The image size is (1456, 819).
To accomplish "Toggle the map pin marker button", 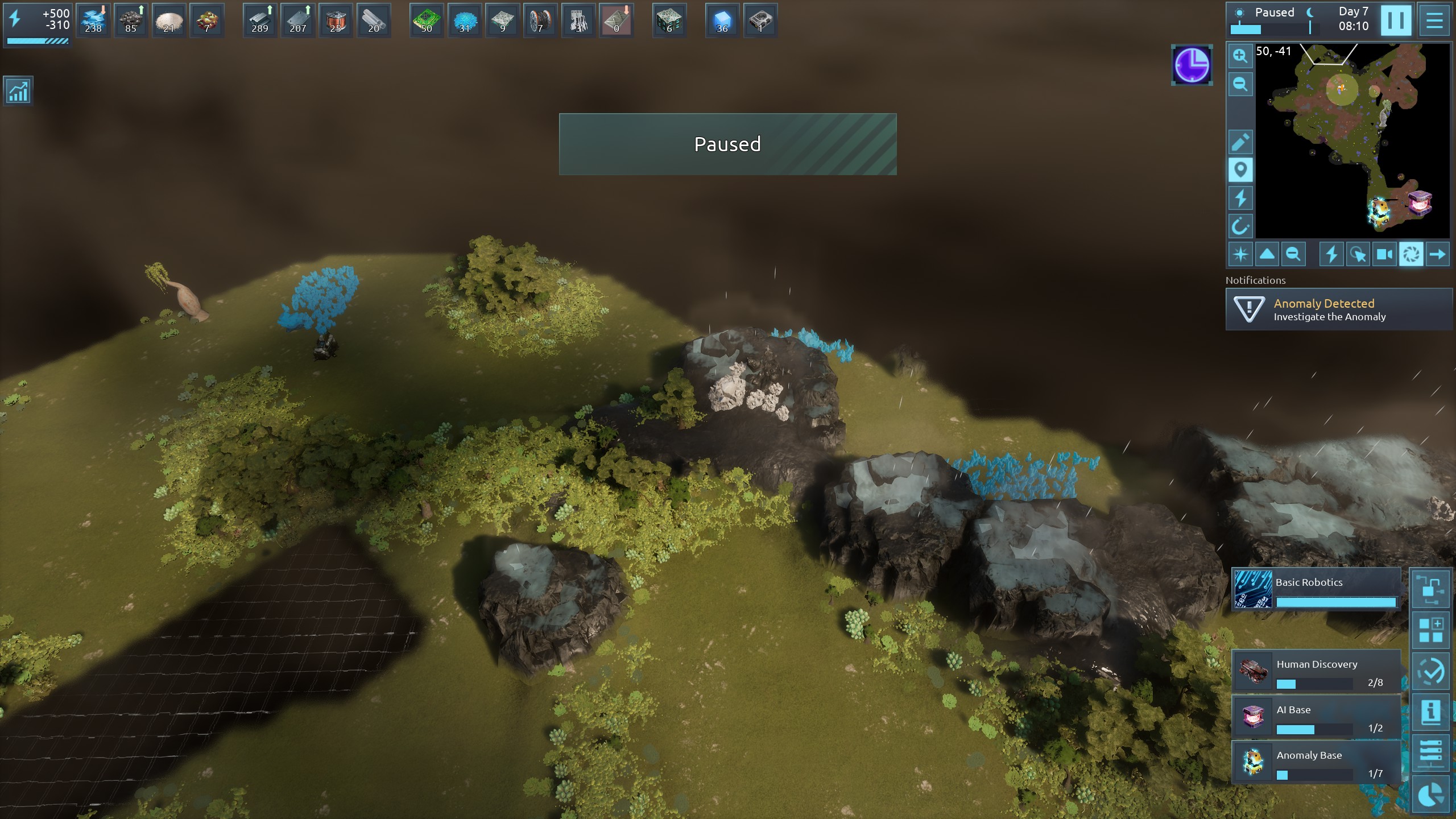I will point(1240,169).
